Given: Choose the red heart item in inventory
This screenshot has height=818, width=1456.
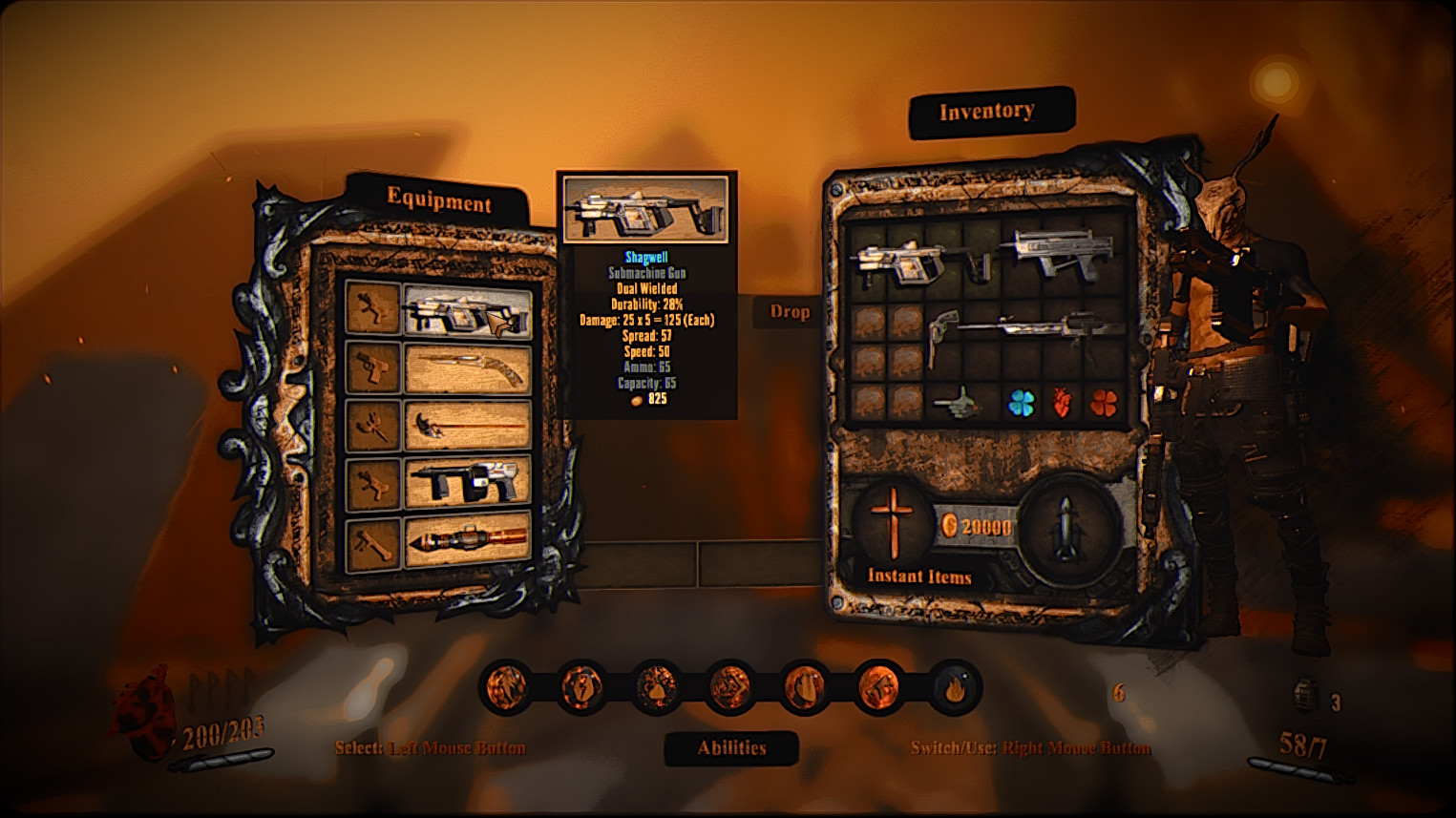Looking at the screenshot, I should 1062,404.
